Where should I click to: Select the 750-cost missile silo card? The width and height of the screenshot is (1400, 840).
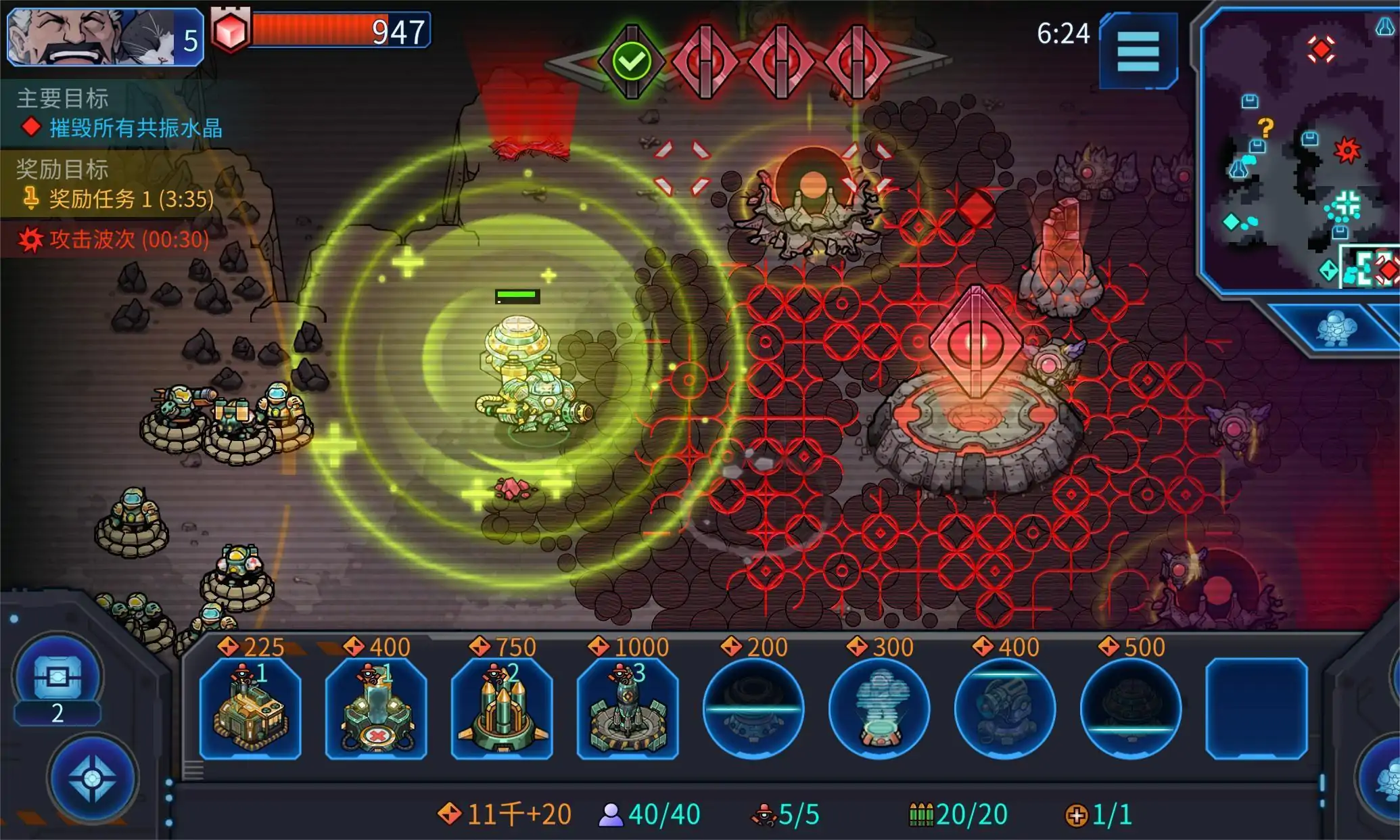[x=502, y=708]
